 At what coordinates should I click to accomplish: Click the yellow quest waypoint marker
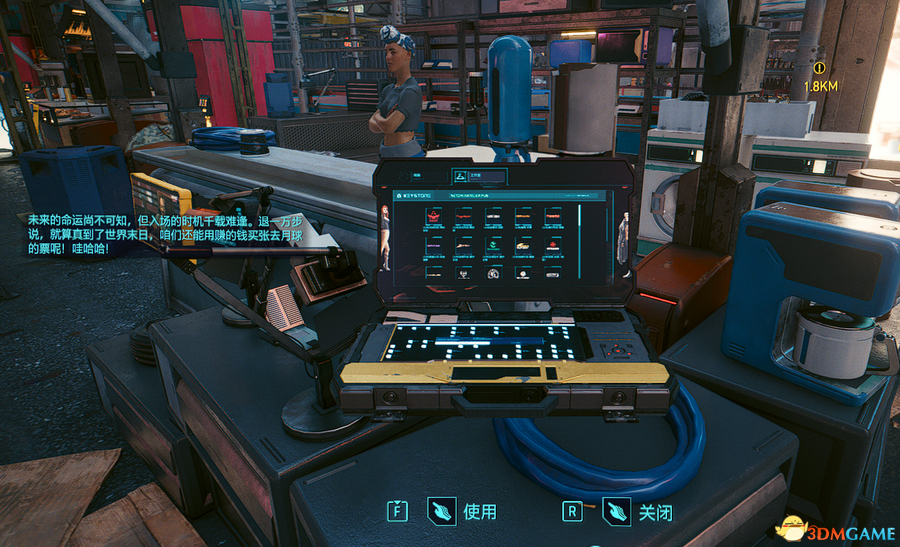pyautogui.click(x=820, y=69)
